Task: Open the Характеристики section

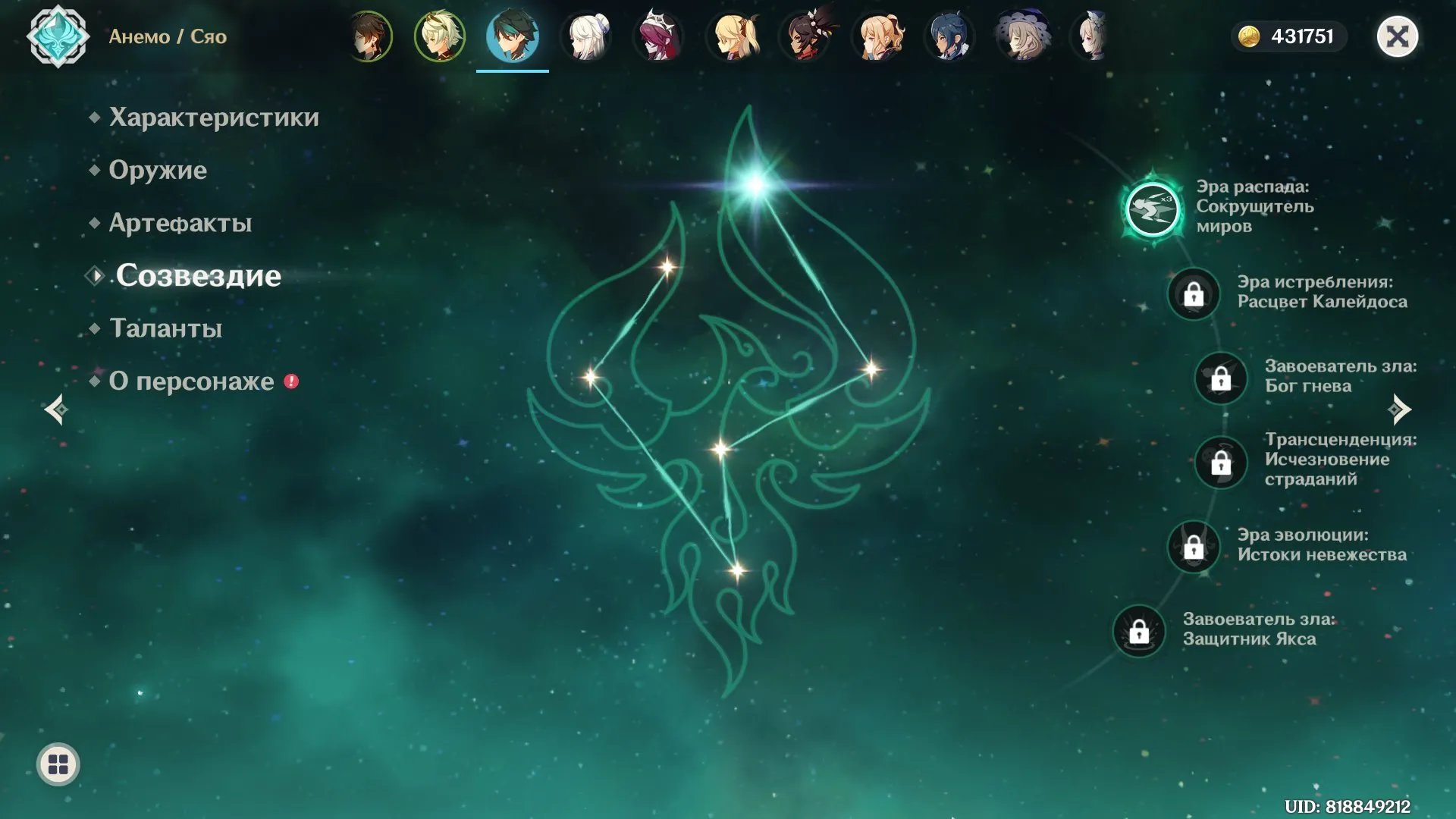Action: click(x=213, y=117)
